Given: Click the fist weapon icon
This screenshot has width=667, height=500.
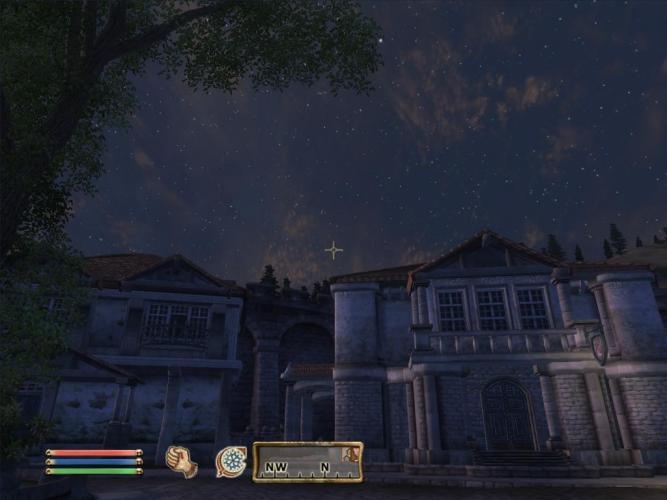Looking at the screenshot, I should coord(181,461).
